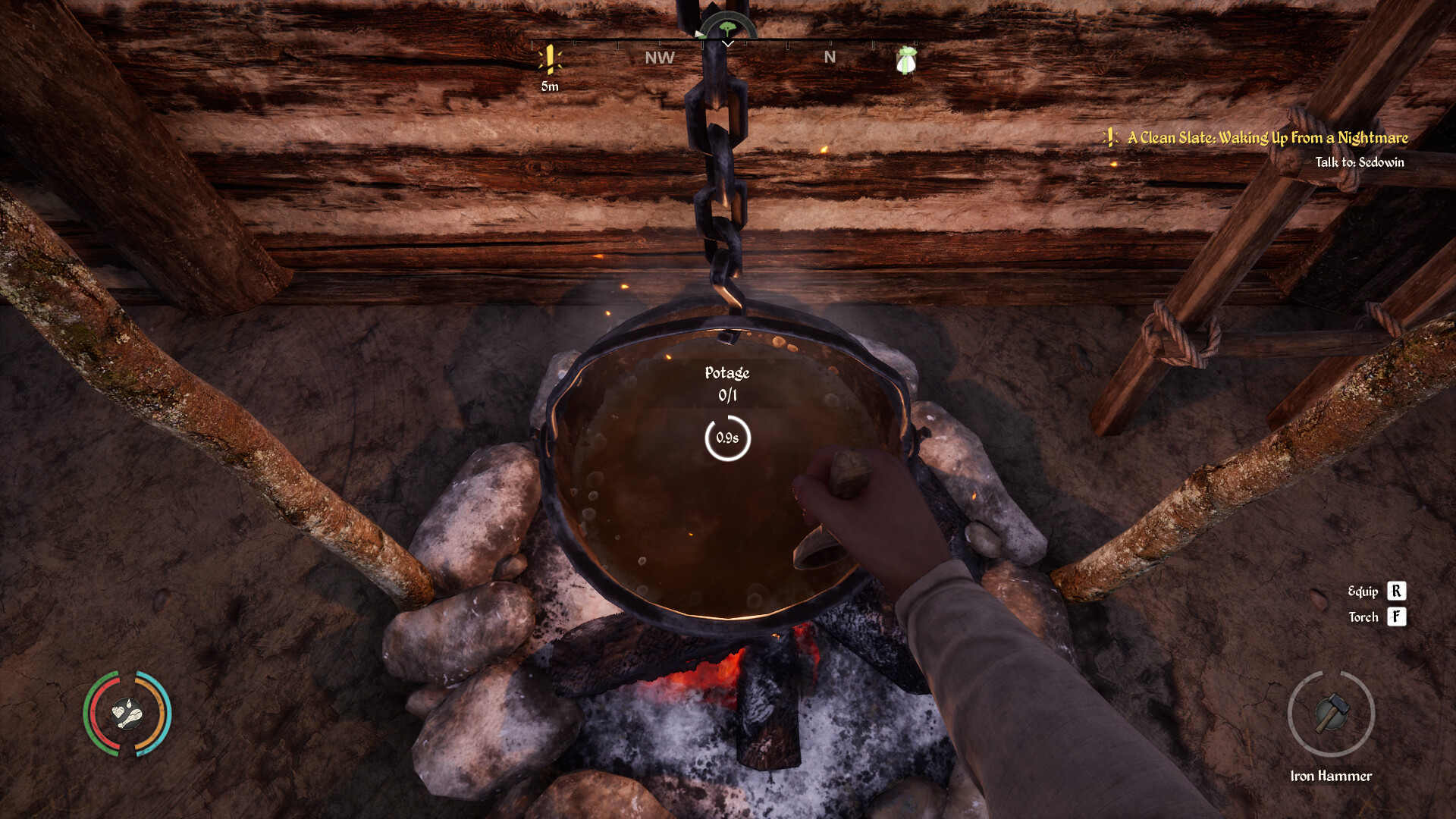Expand the Potage 0/1 cooking details

726,383
